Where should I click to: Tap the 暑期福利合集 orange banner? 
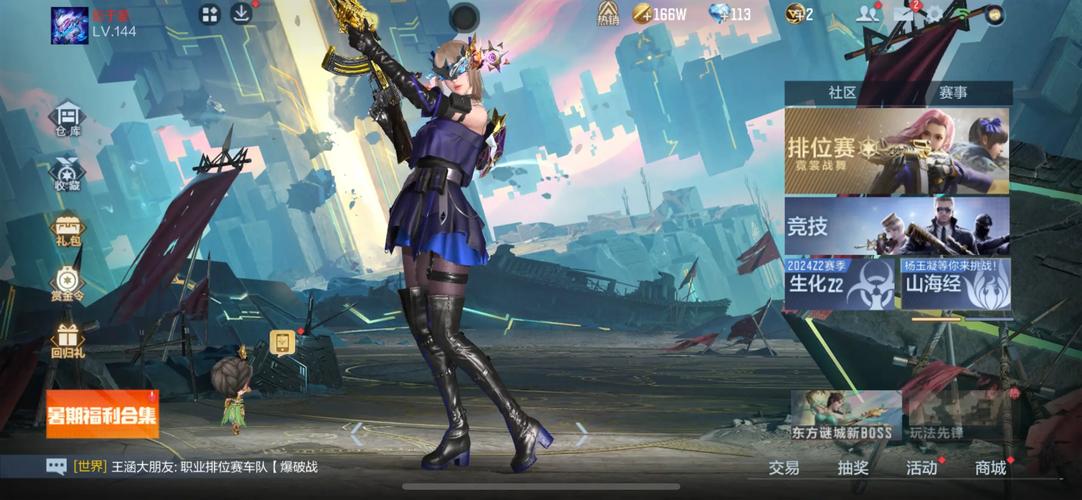click(102, 414)
